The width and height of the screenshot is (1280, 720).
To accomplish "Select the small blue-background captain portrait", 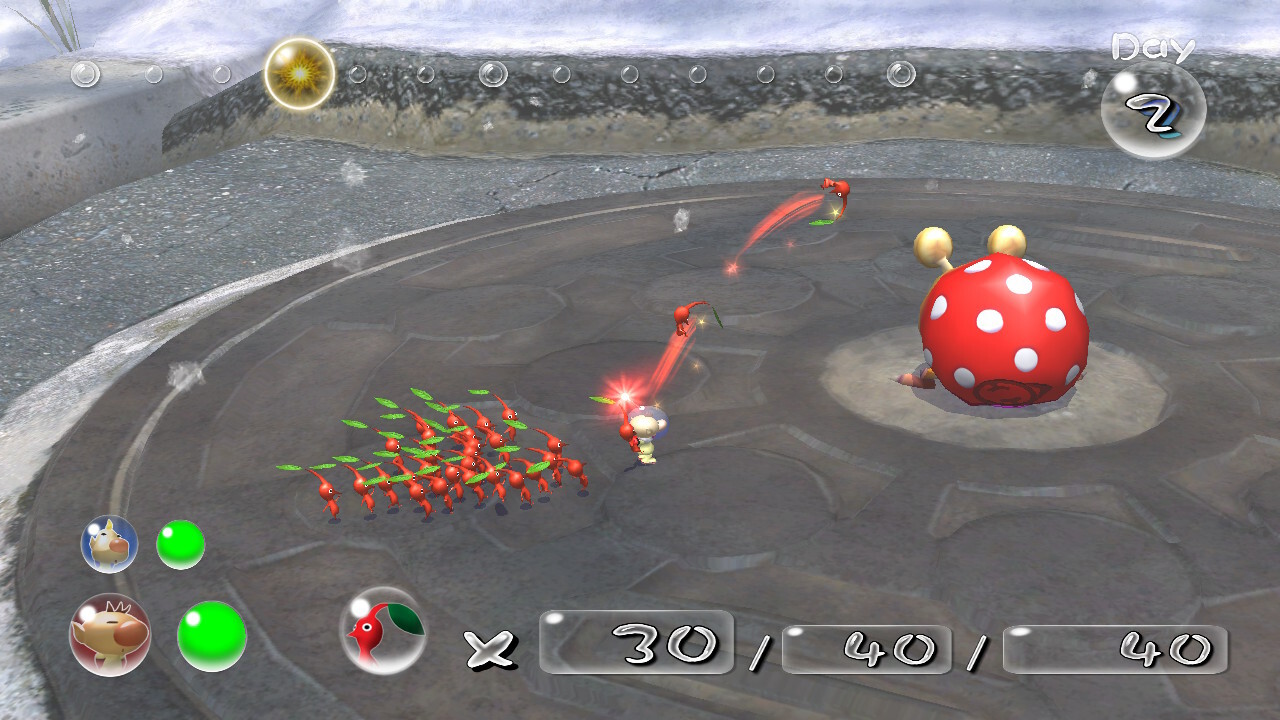I will 109,544.
